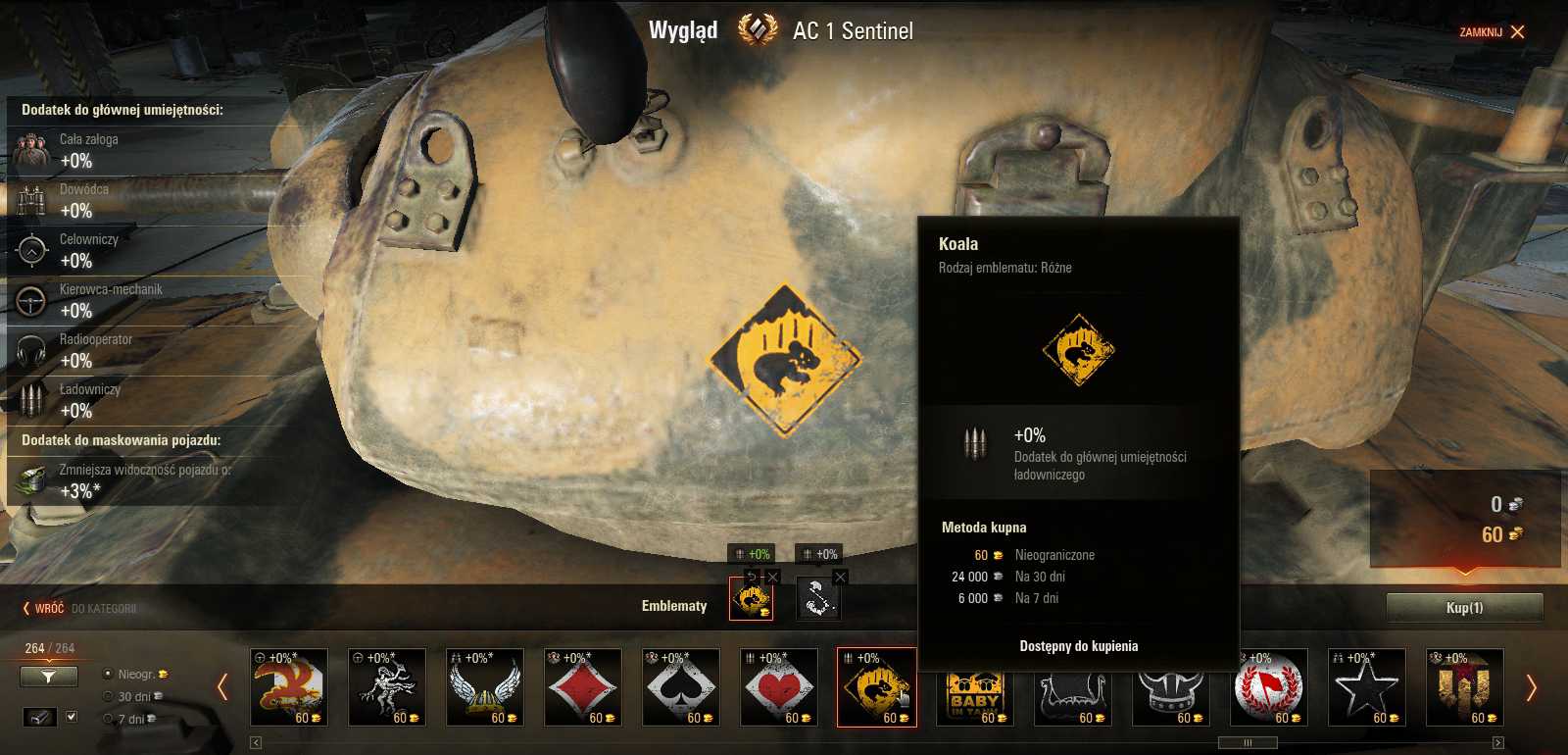Viewport: 1568px width, 755px height.
Task: Uncheck the style checkbox beside the camo icon
Action: click(x=73, y=718)
